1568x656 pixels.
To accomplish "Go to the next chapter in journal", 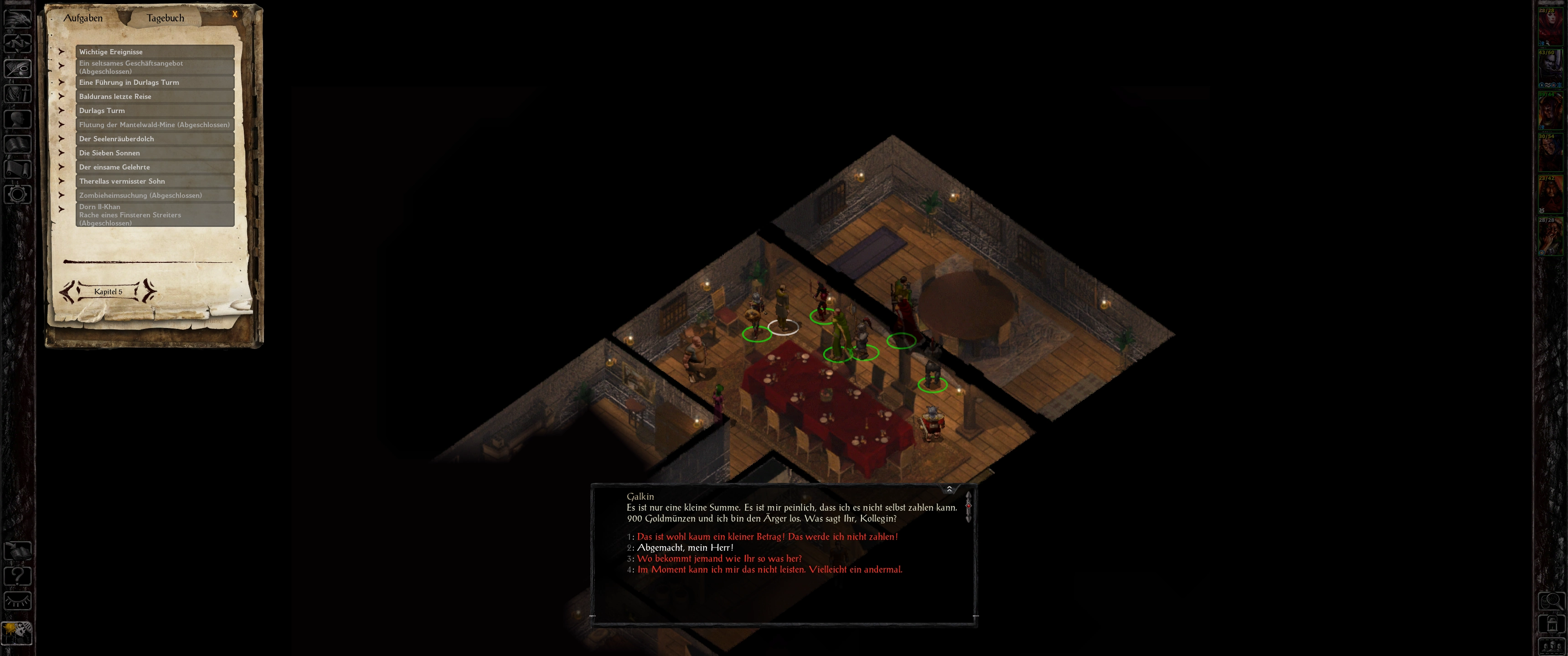I will (149, 292).
